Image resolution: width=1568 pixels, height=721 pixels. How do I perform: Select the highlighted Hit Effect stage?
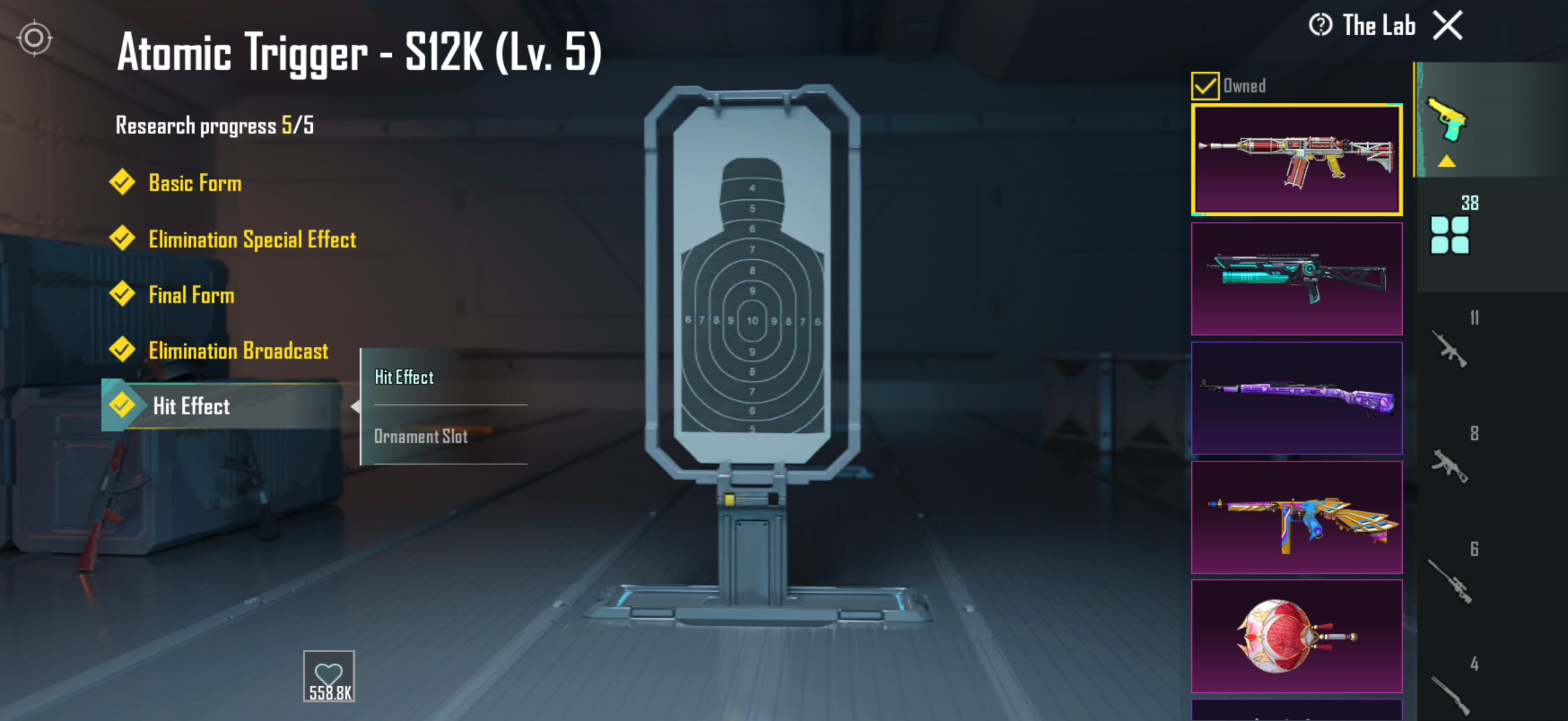point(191,406)
